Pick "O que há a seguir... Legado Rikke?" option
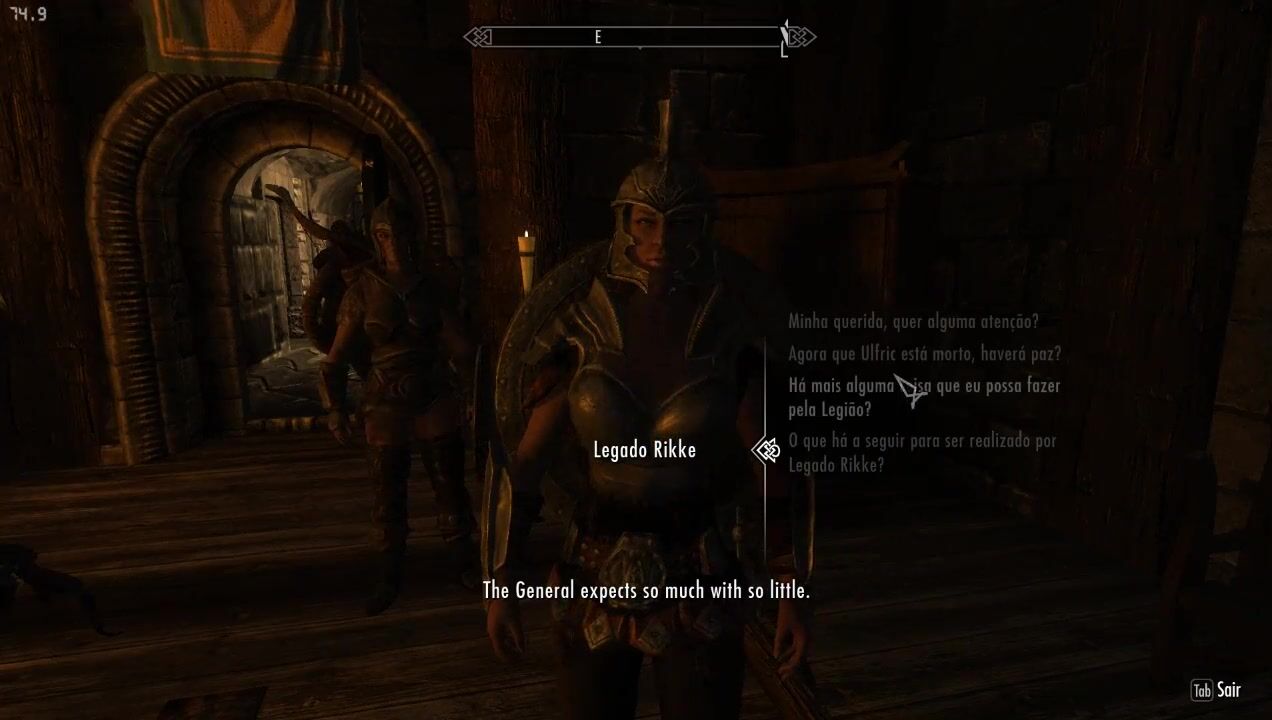 tap(922, 452)
